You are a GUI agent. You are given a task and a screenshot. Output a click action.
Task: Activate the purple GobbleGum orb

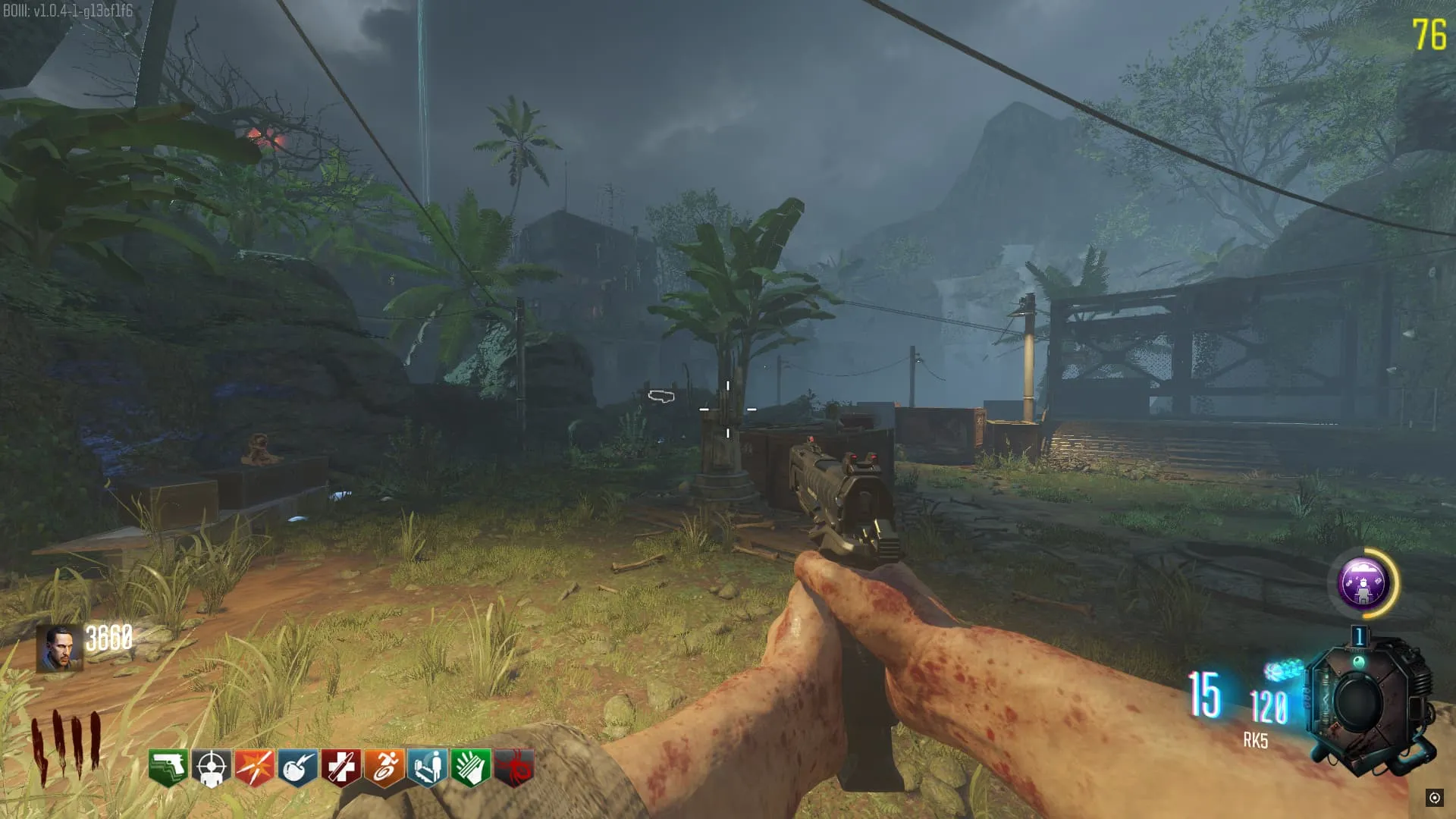pyautogui.click(x=1363, y=583)
